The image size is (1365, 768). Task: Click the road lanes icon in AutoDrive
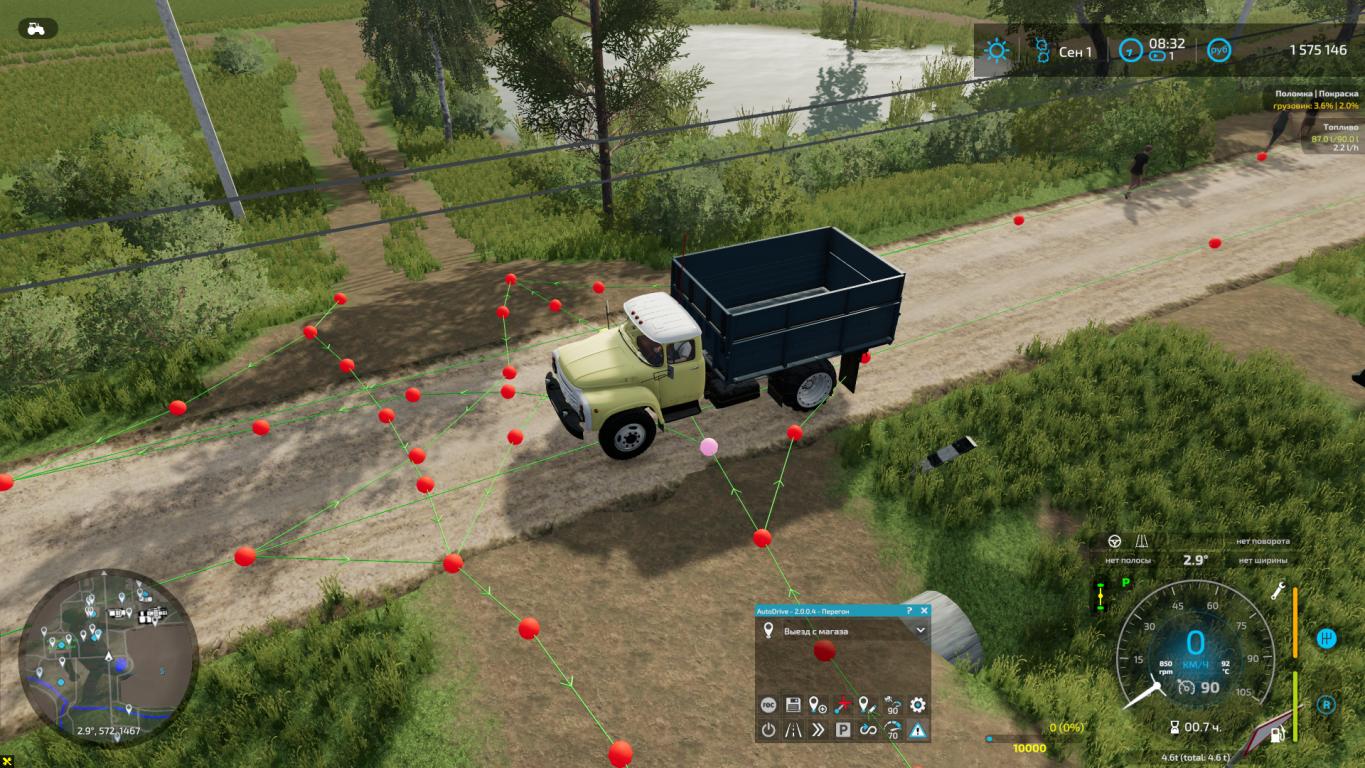793,730
